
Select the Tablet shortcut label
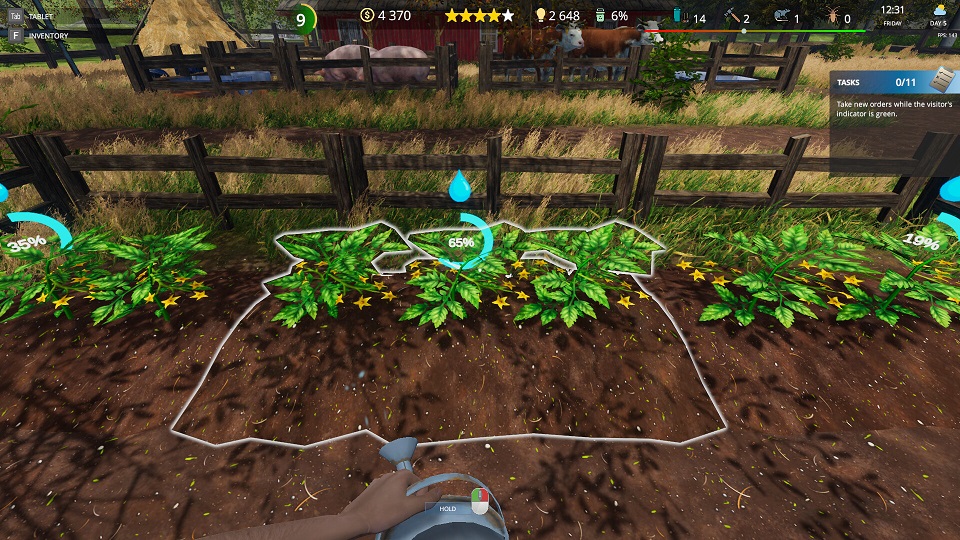point(41,16)
